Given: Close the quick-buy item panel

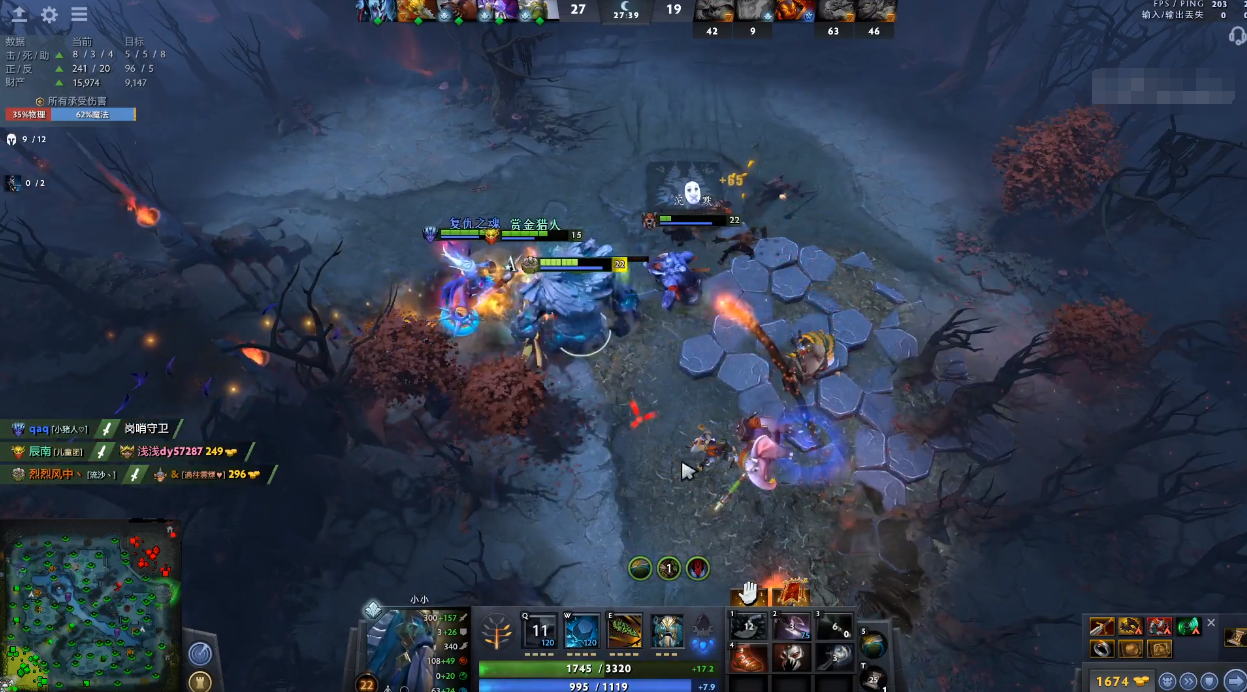Looking at the screenshot, I should pos(1211,623).
